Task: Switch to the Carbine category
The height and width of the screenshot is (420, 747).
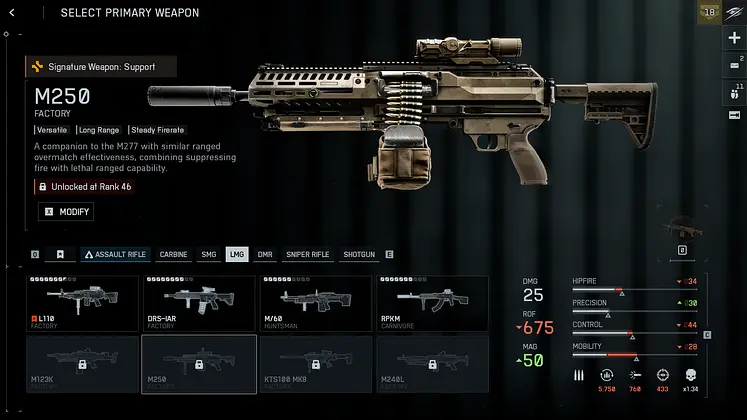Action: click(173, 254)
